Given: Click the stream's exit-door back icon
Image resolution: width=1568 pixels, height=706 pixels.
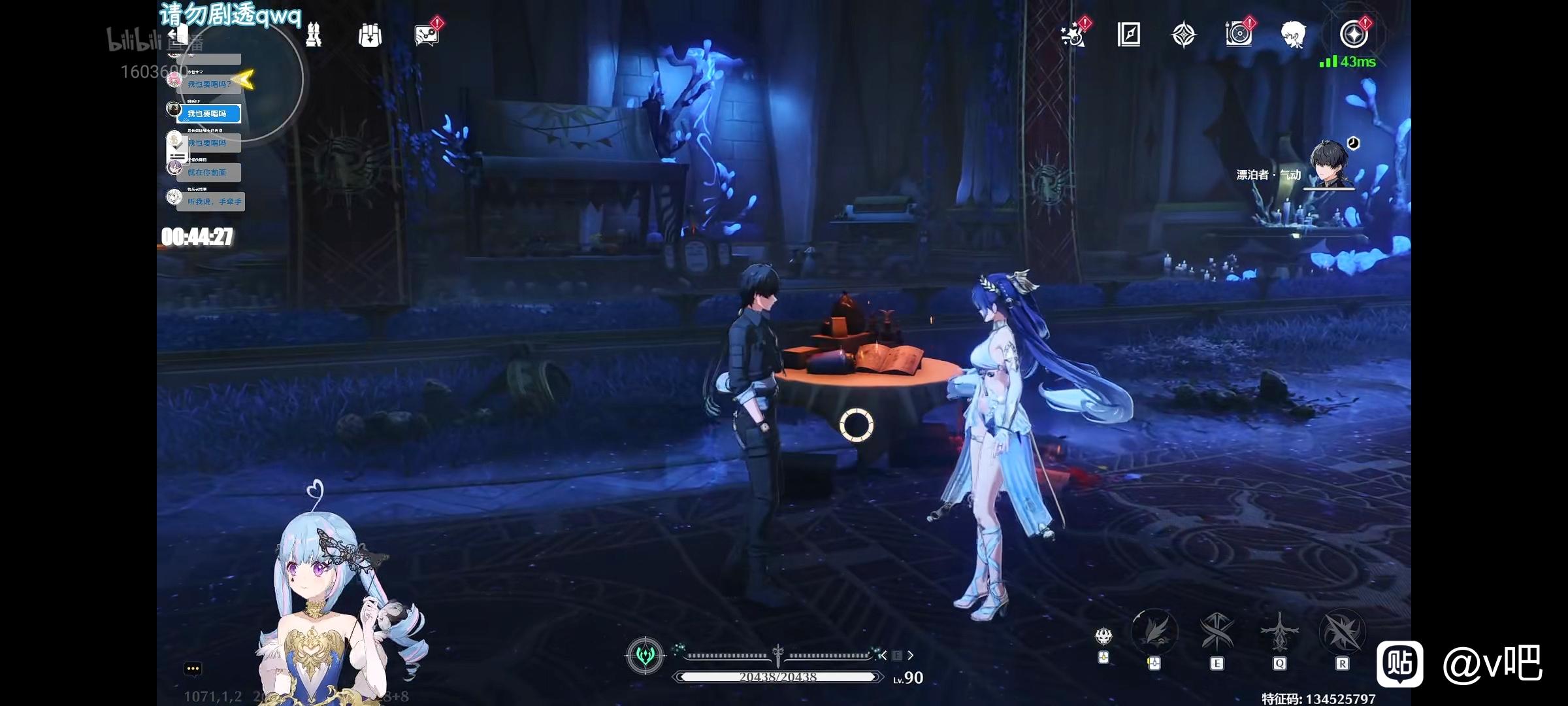Looking at the screenshot, I should (178, 35).
